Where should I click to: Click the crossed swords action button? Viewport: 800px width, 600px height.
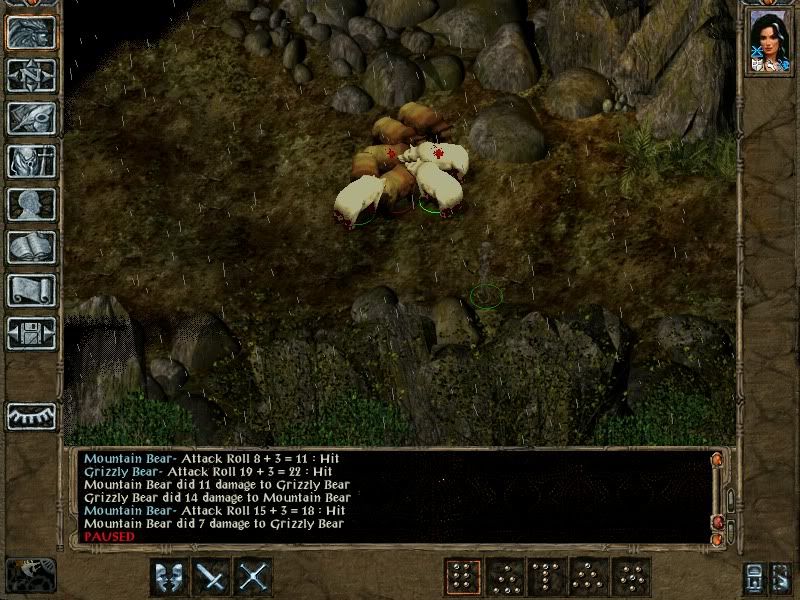click(x=254, y=577)
